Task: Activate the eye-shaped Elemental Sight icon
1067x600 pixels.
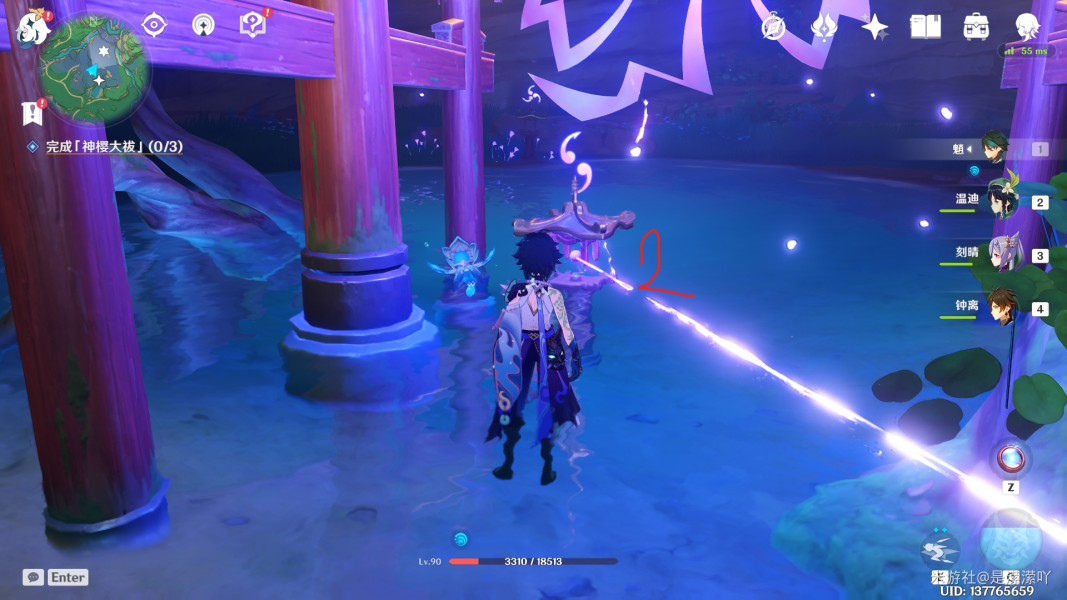Action: (x=154, y=25)
